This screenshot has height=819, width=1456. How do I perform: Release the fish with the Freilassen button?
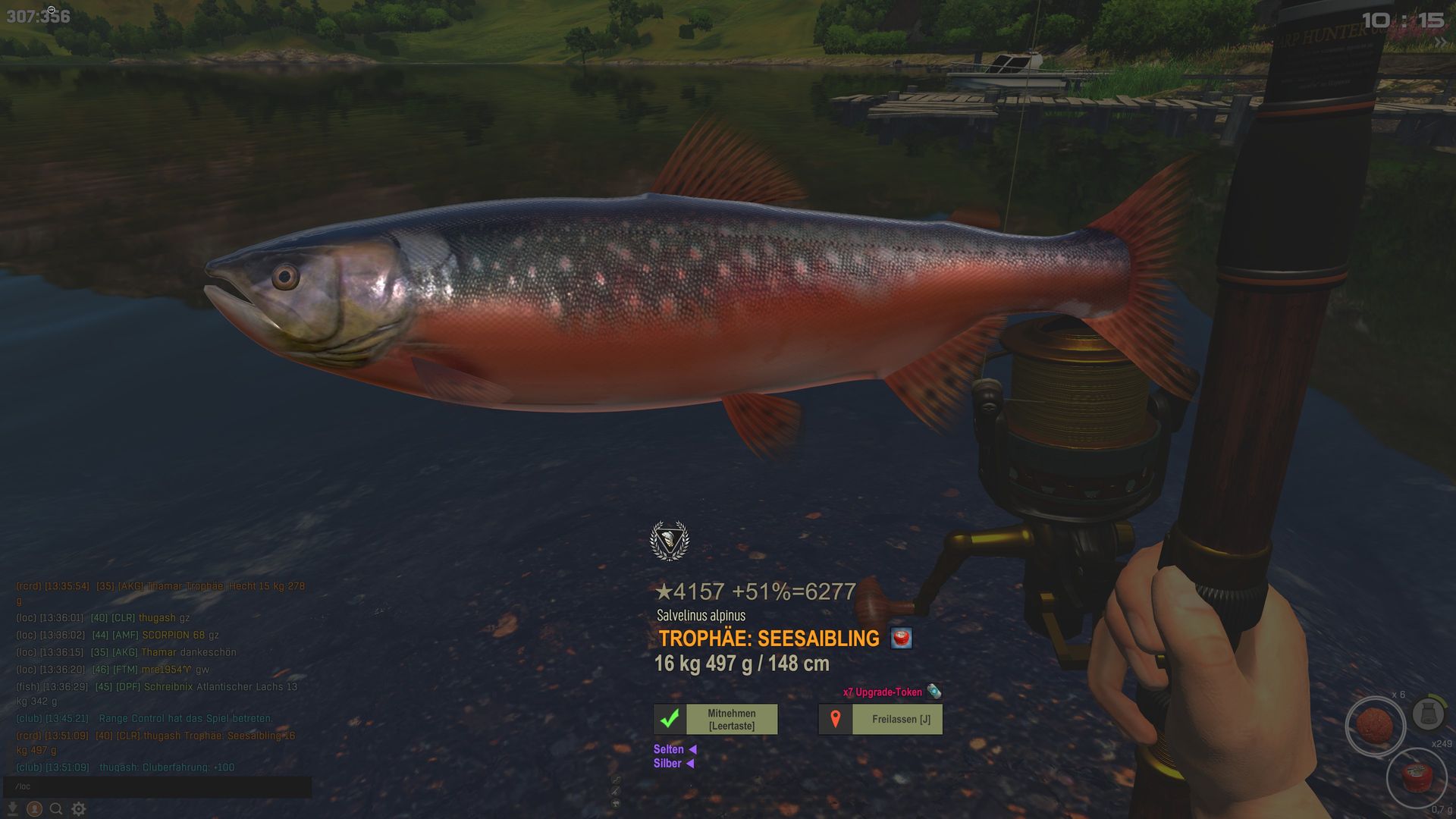[880, 719]
